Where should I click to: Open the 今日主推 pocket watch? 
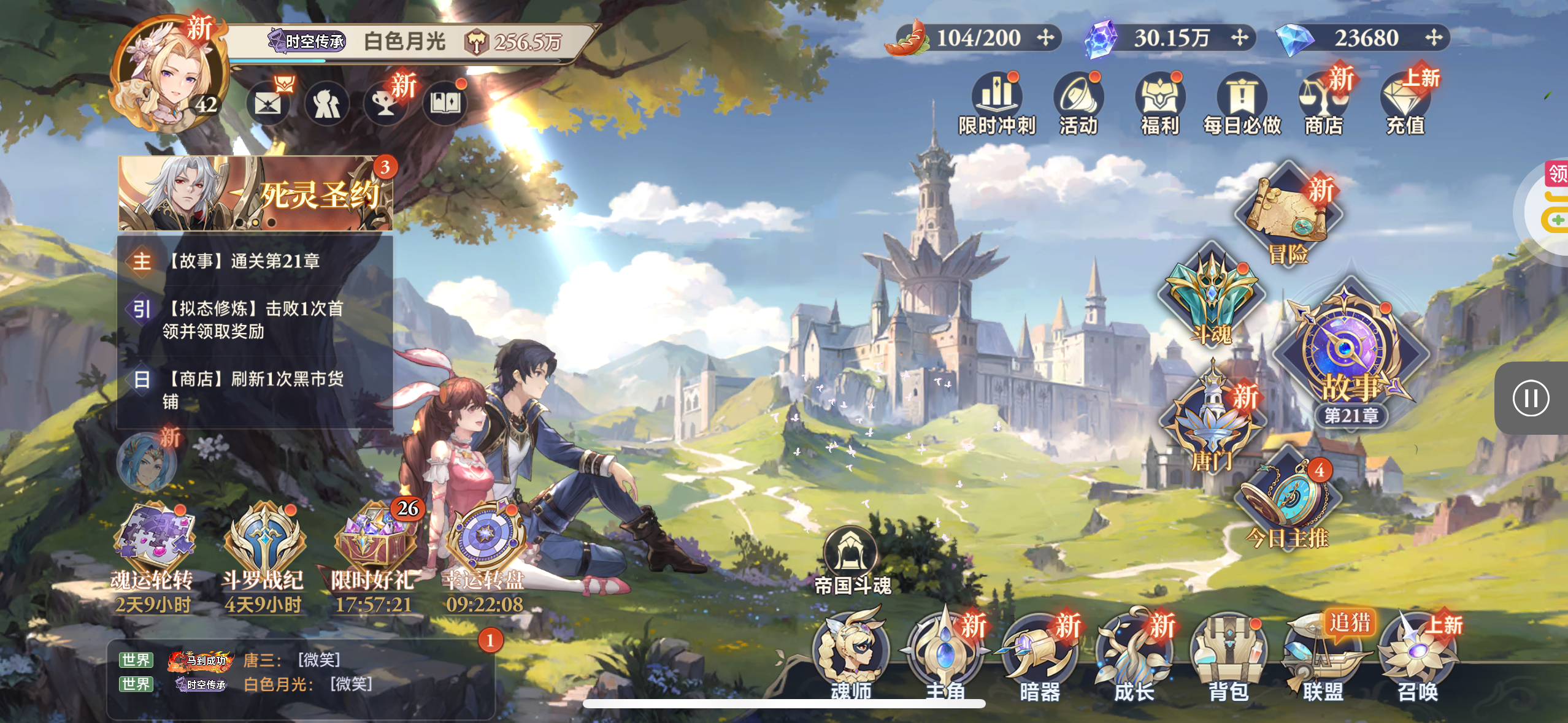[x=1285, y=500]
